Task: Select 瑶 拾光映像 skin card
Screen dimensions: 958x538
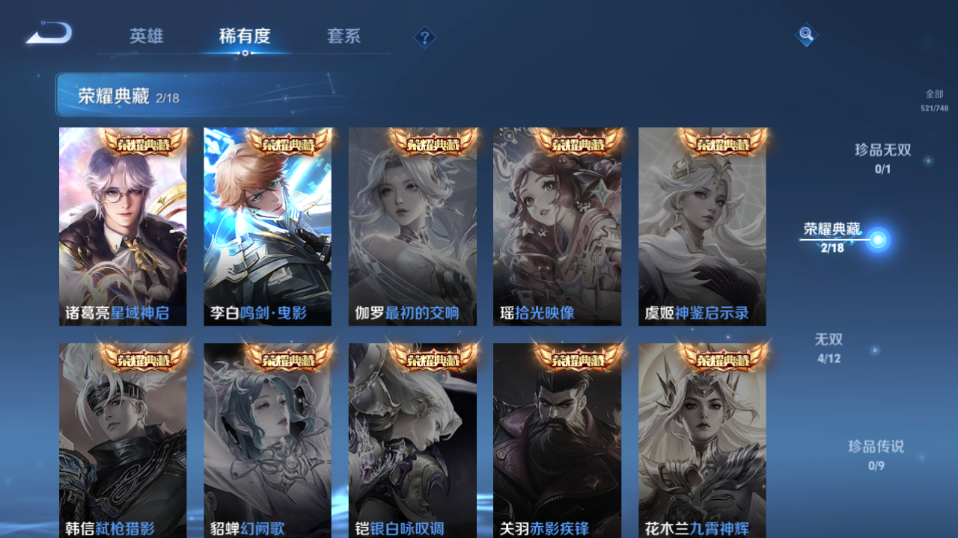Action: coord(556,226)
